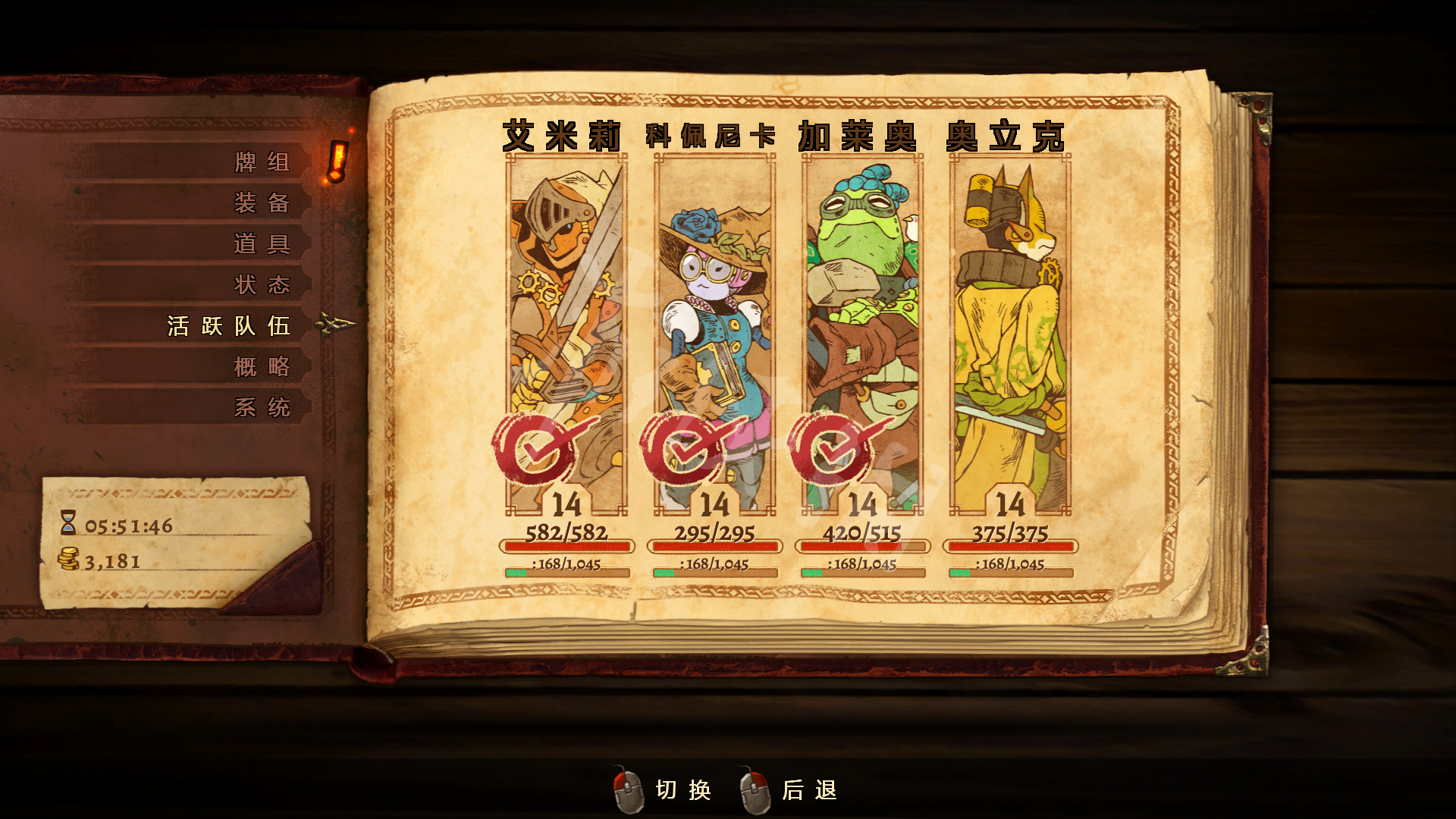Show the 状态 status page
The height and width of the screenshot is (819, 1456).
(x=262, y=285)
